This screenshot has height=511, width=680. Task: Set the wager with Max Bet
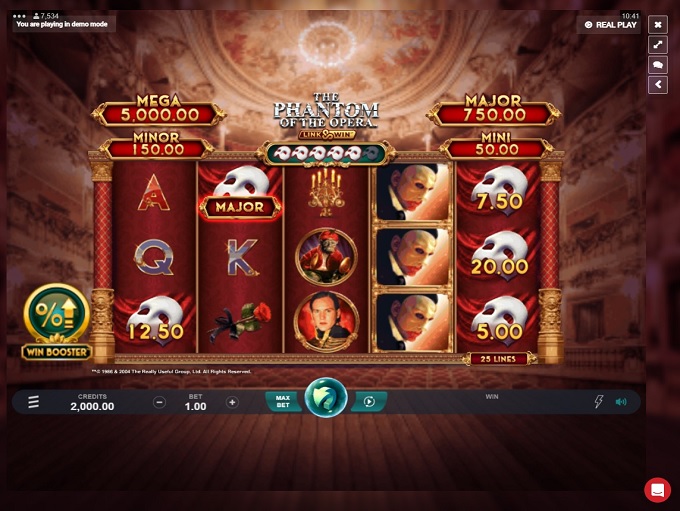pos(283,401)
